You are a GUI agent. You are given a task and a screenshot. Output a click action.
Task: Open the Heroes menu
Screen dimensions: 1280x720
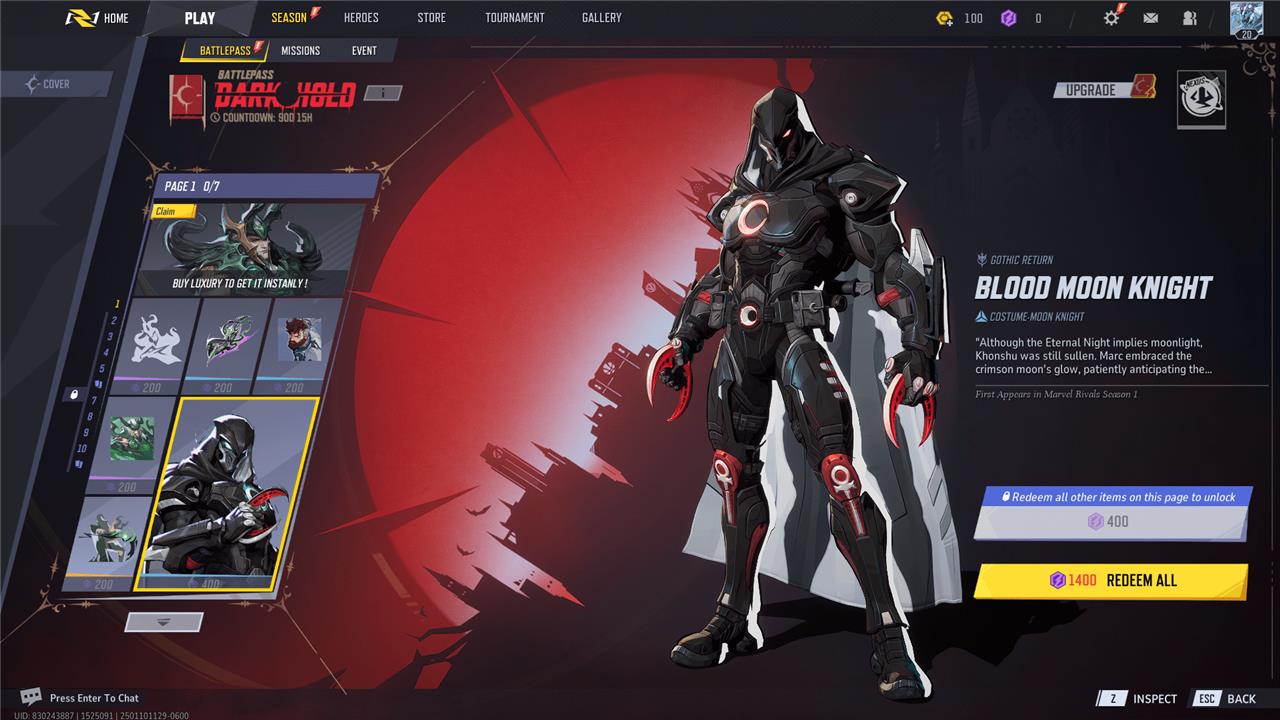(x=361, y=18)
